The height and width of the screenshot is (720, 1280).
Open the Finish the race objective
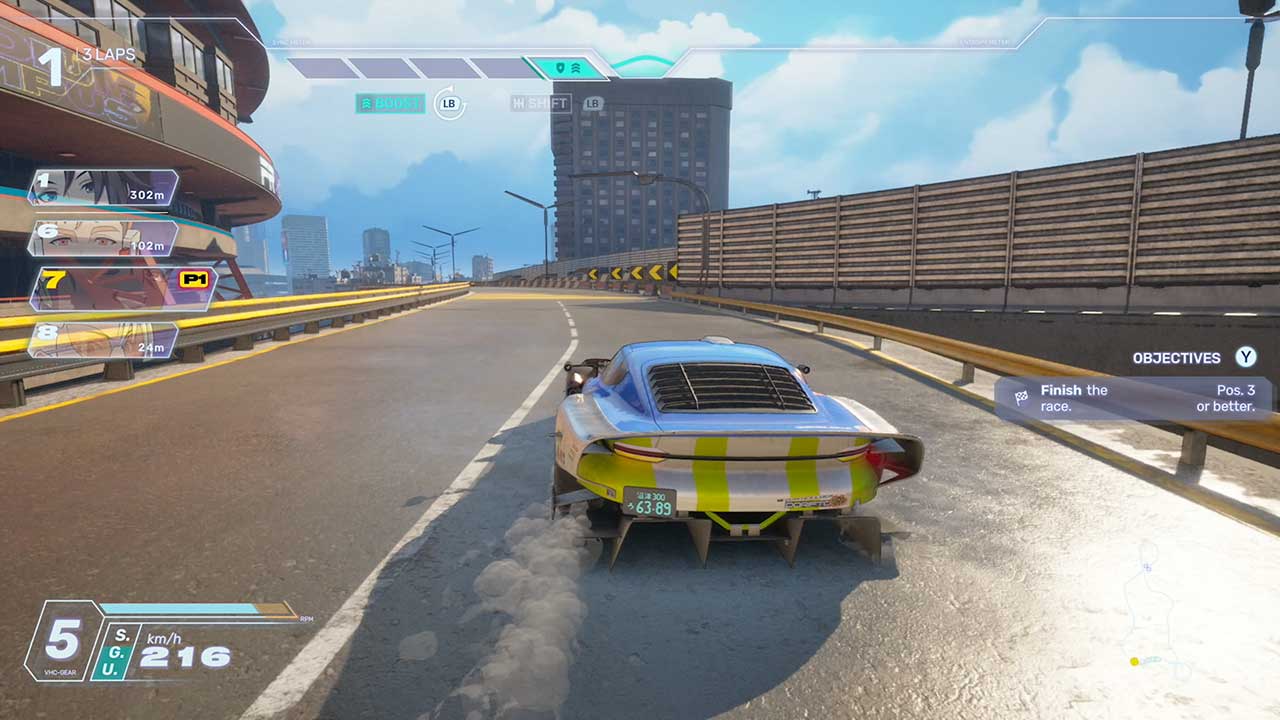1133,398
